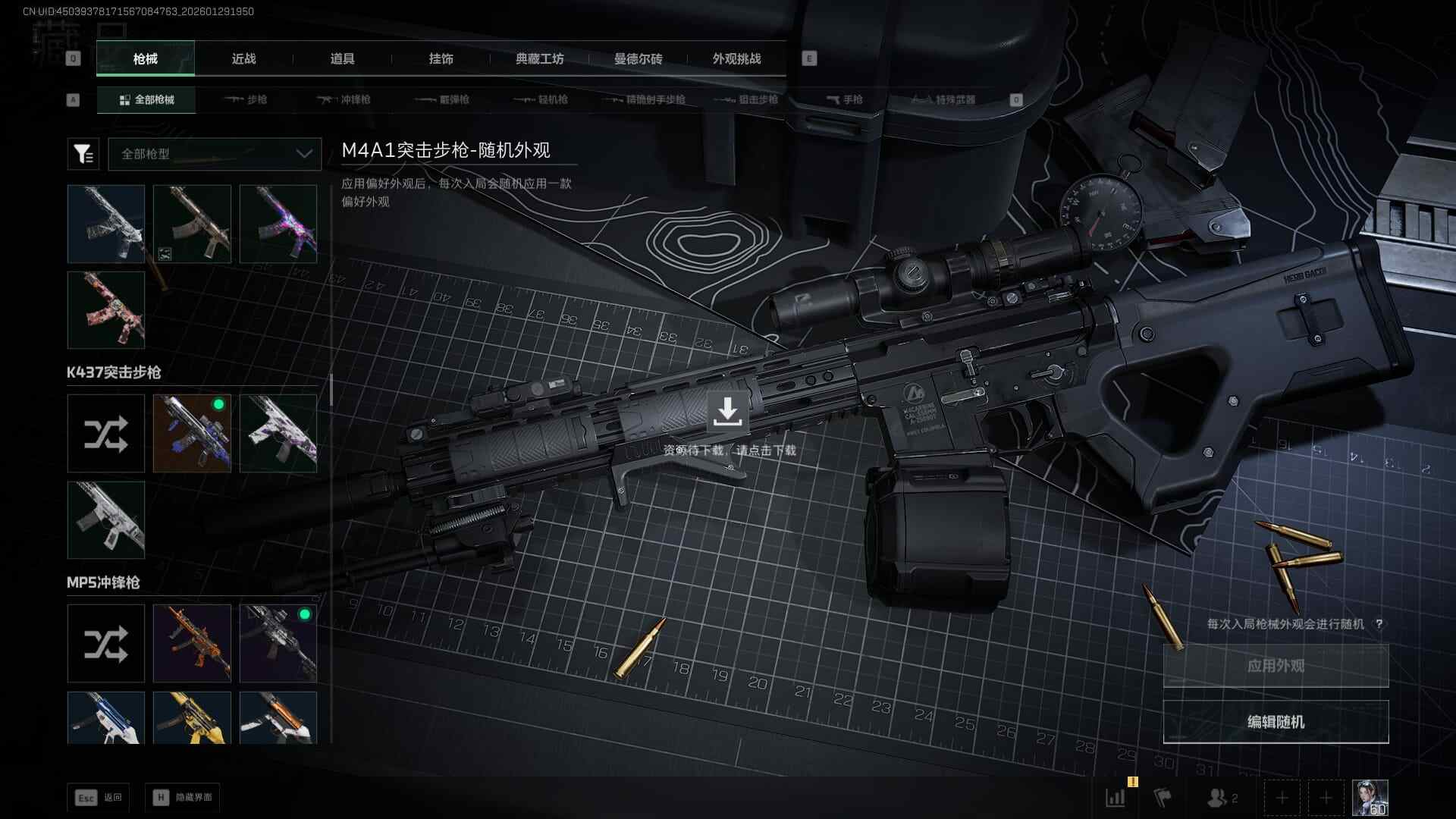Open the 全部枪型 dropdown
Image resolution: width=1456 pixels, height=819 pixels.
click(215, 154)
